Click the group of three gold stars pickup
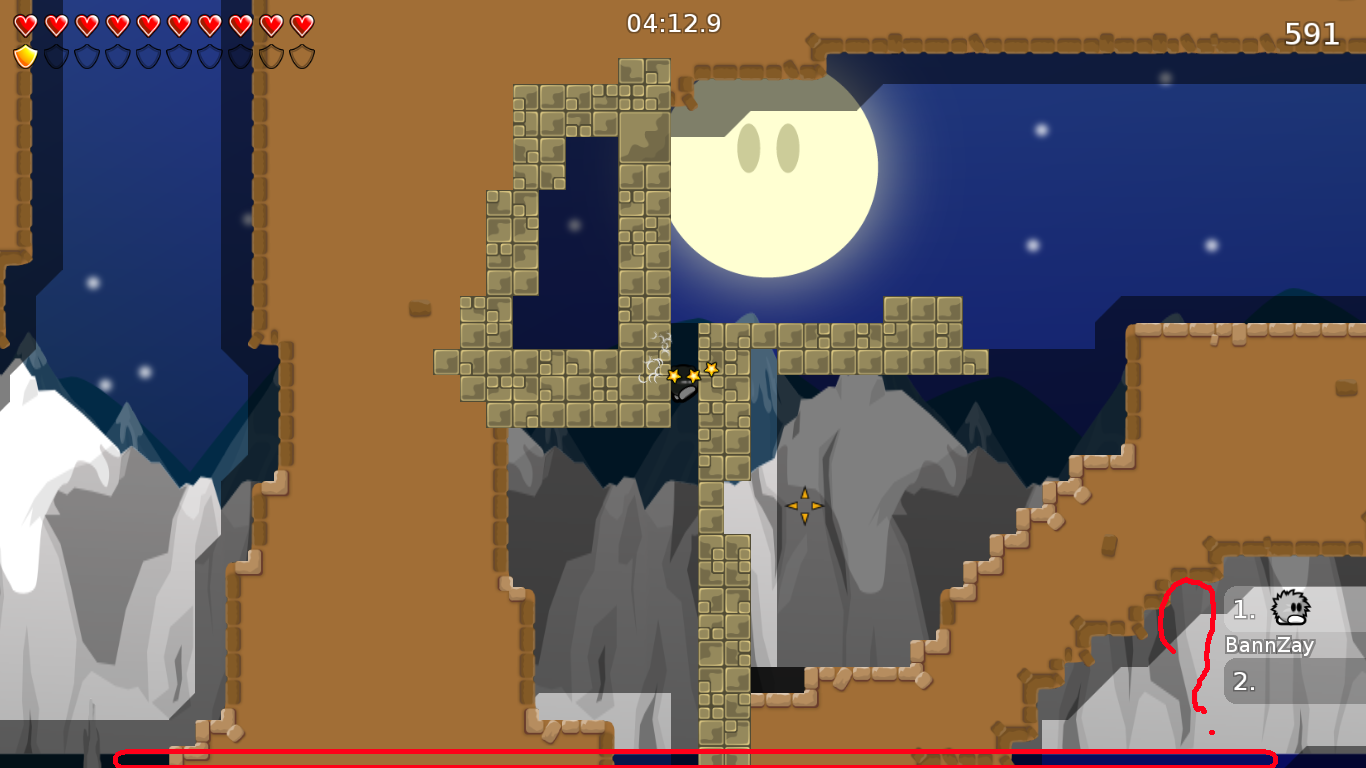Image resolution: width=1366 pixels, height=768 pixels. click(692, 374)
